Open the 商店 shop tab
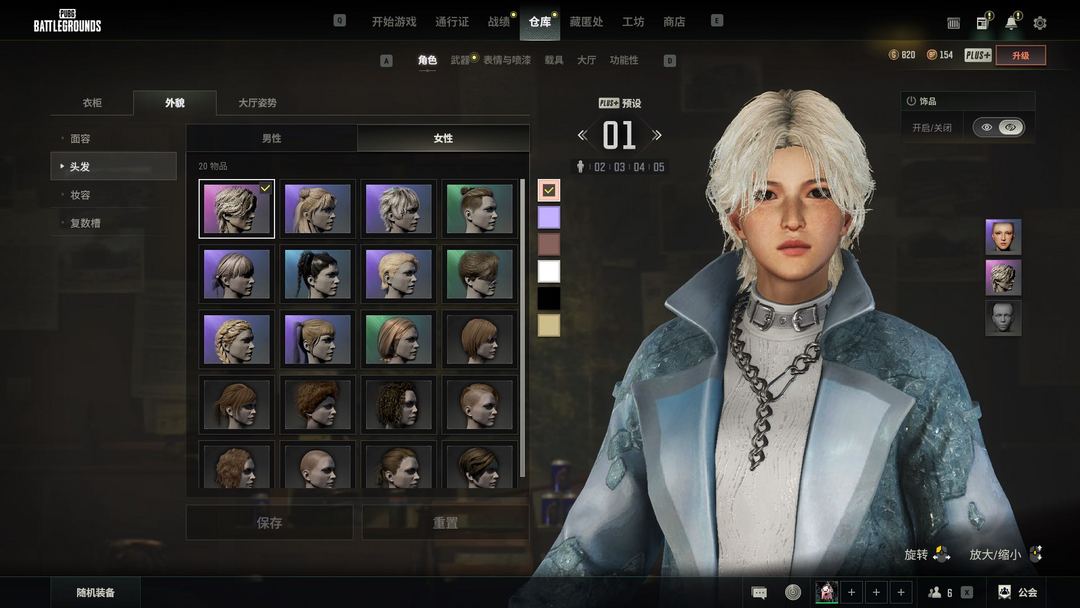 pos(674,22)
